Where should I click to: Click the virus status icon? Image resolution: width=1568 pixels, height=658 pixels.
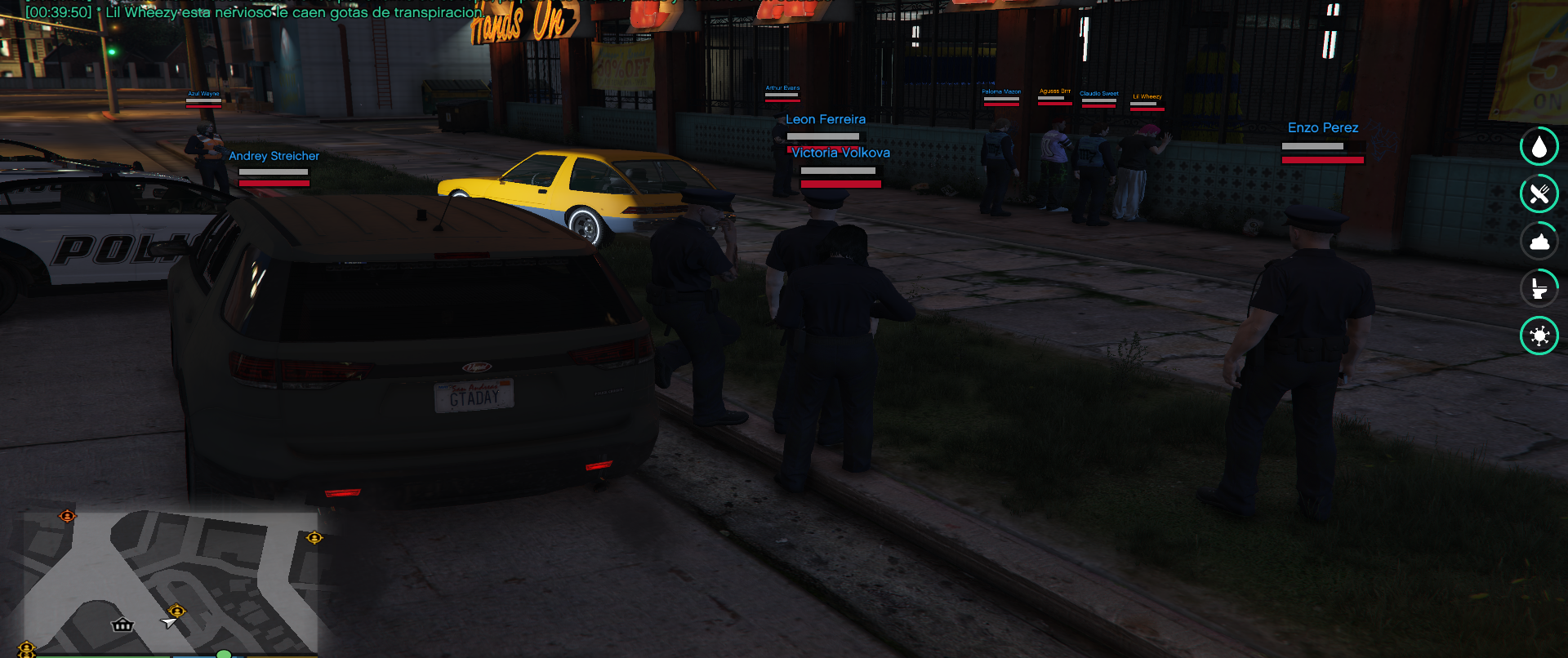1539,336
